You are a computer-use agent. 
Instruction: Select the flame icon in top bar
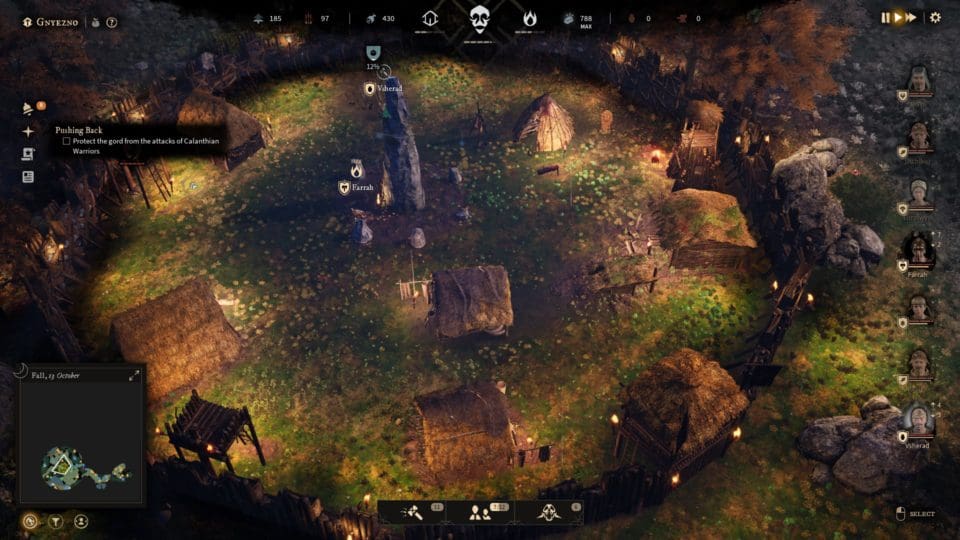[x=529, y=18]
